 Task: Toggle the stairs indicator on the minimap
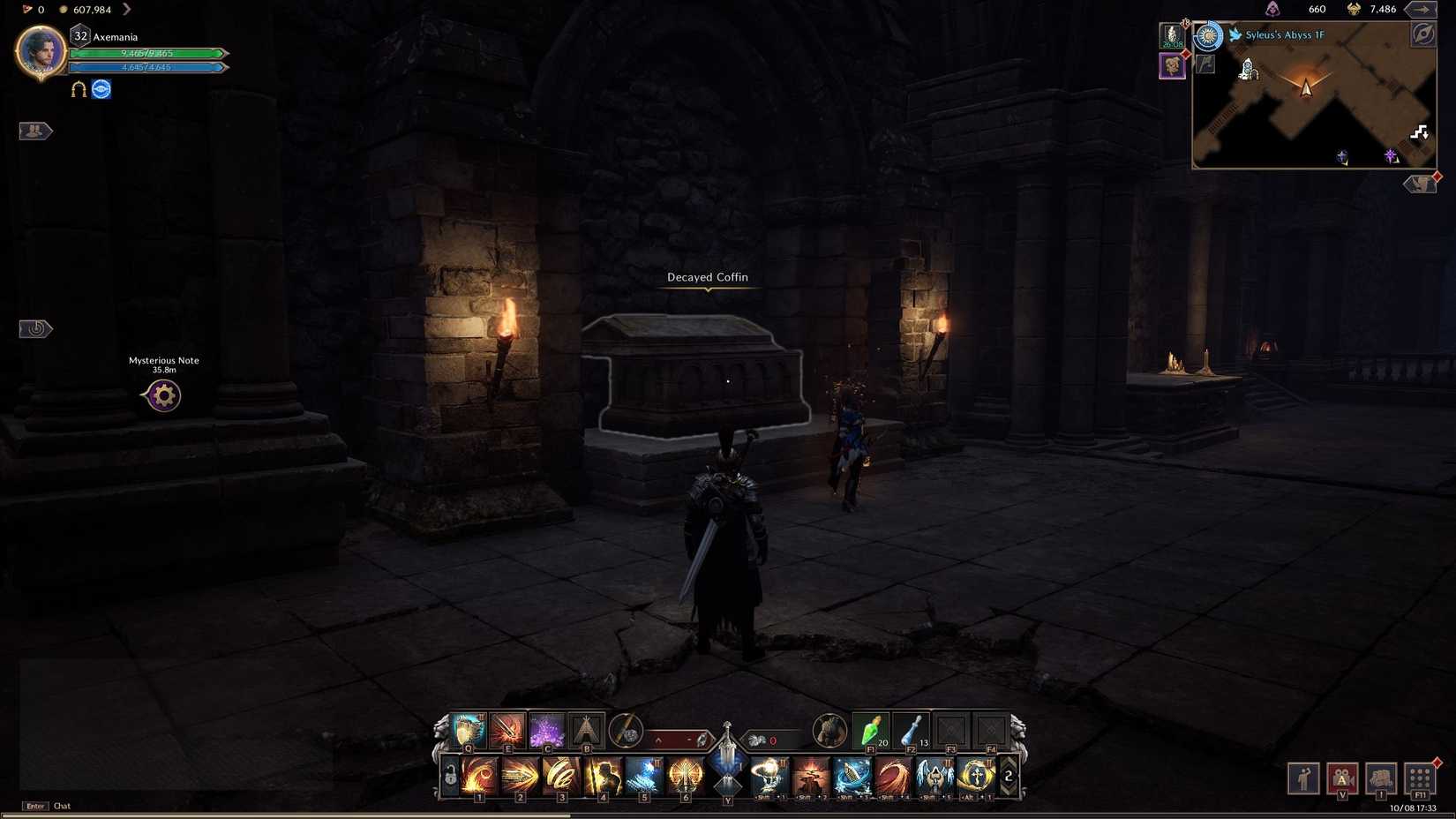click(1419, 133)
